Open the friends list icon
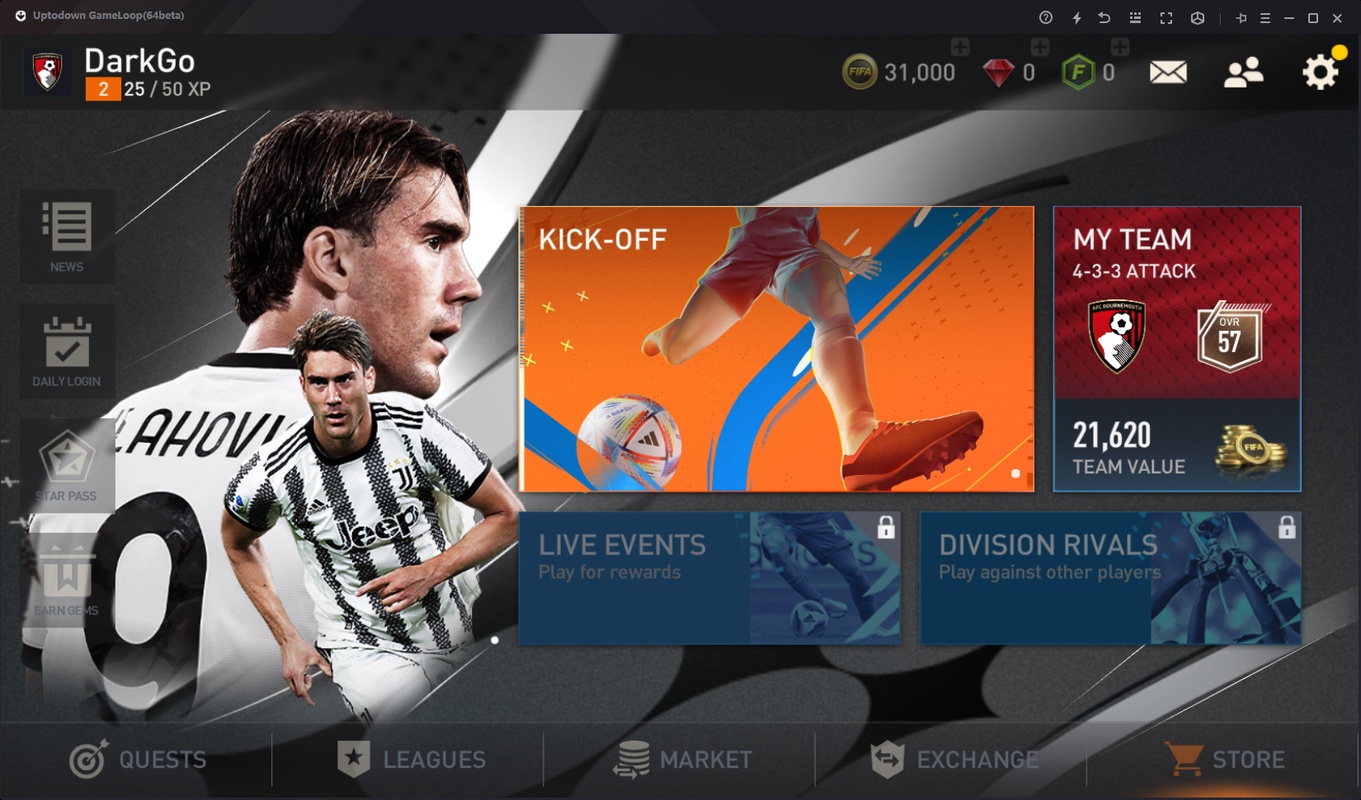Screen dimensions: 1361x800 (1244, 70)
